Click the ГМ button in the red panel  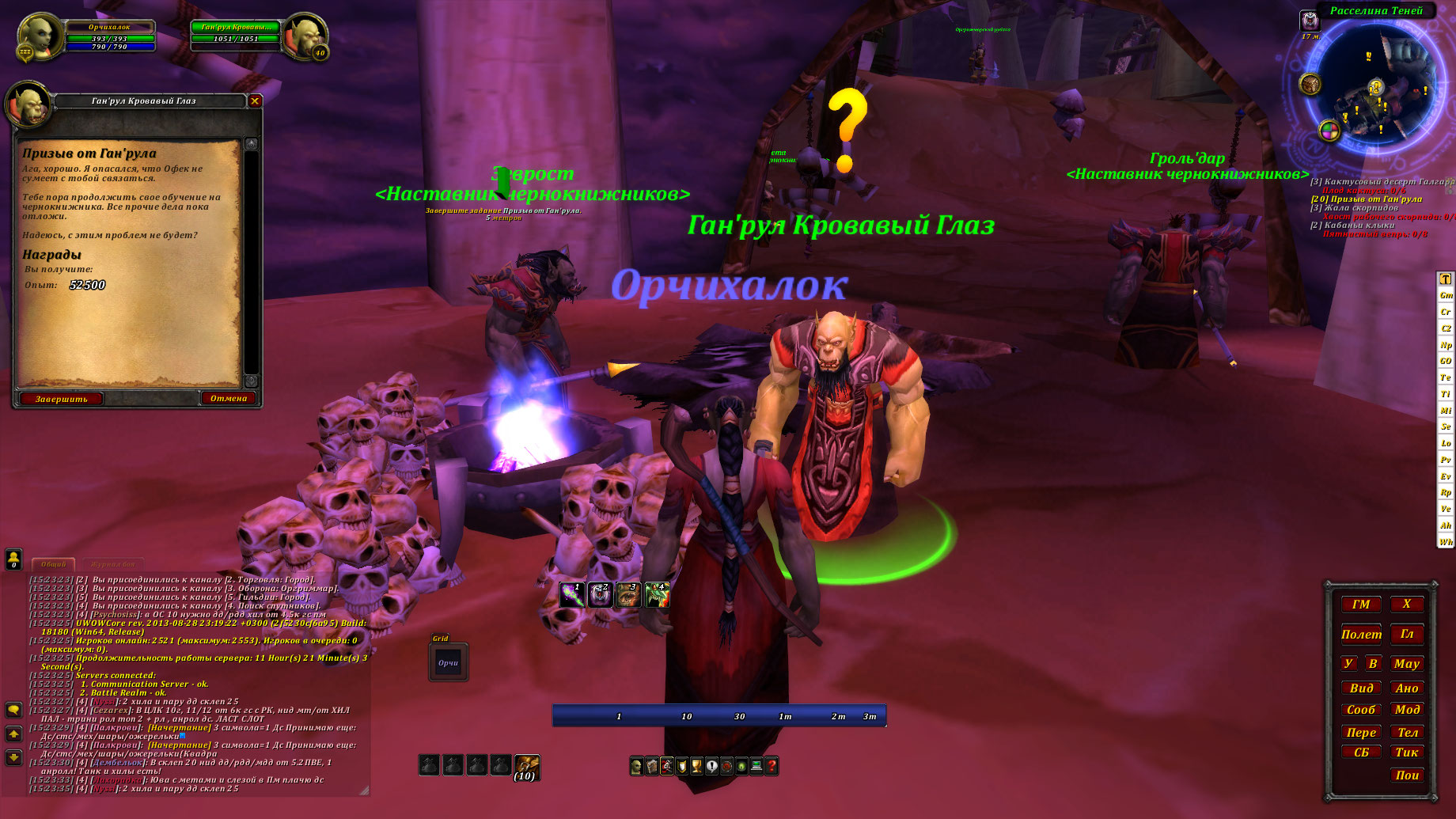[x=1361, y=605]
